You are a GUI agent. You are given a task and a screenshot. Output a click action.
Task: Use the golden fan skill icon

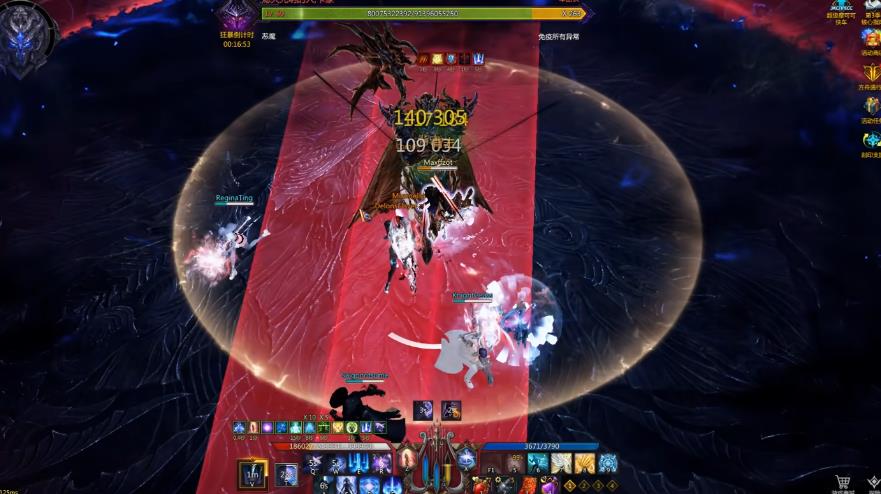pos(585,464)
